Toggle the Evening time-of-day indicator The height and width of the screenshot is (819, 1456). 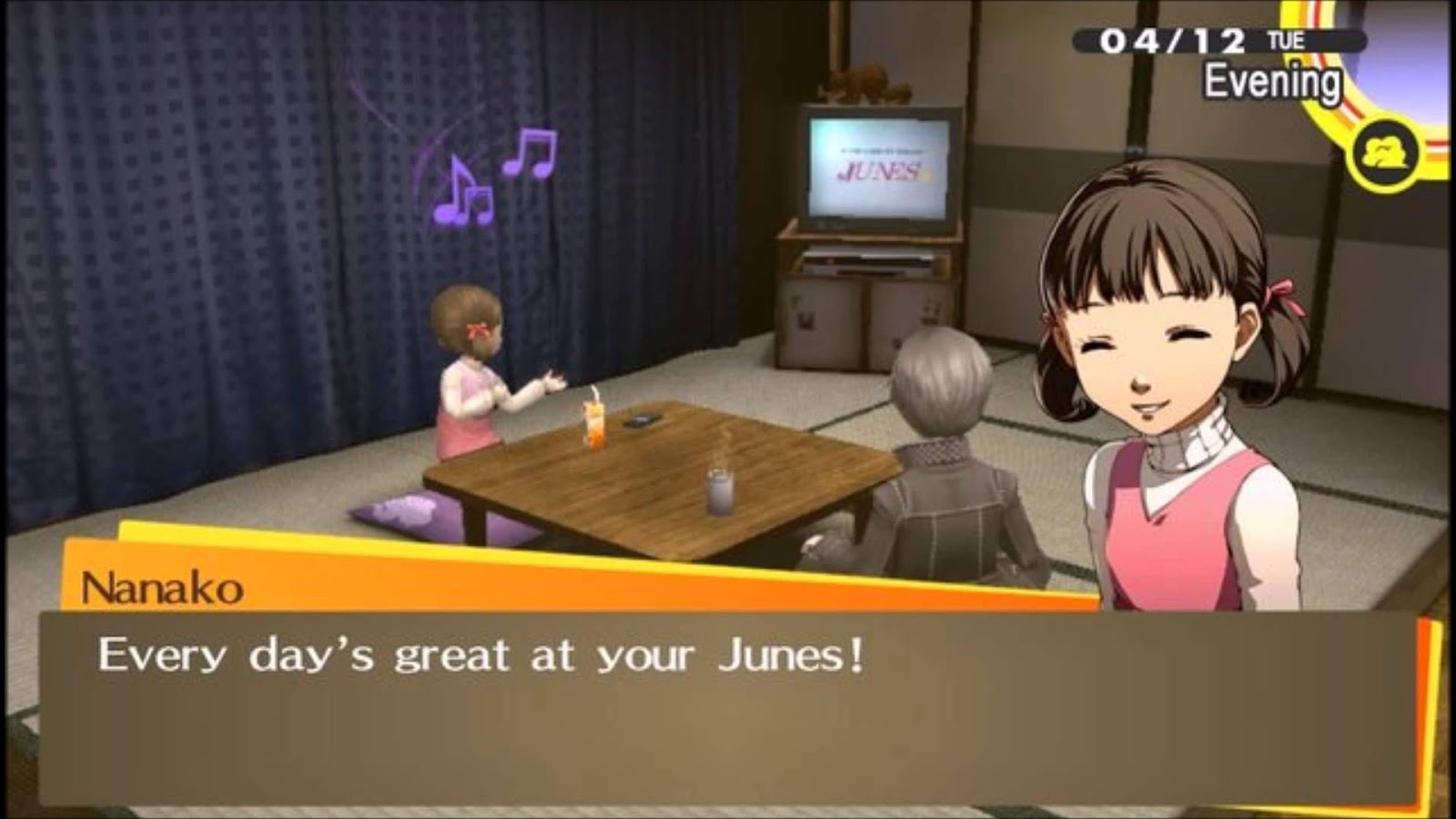[1272, 81]
